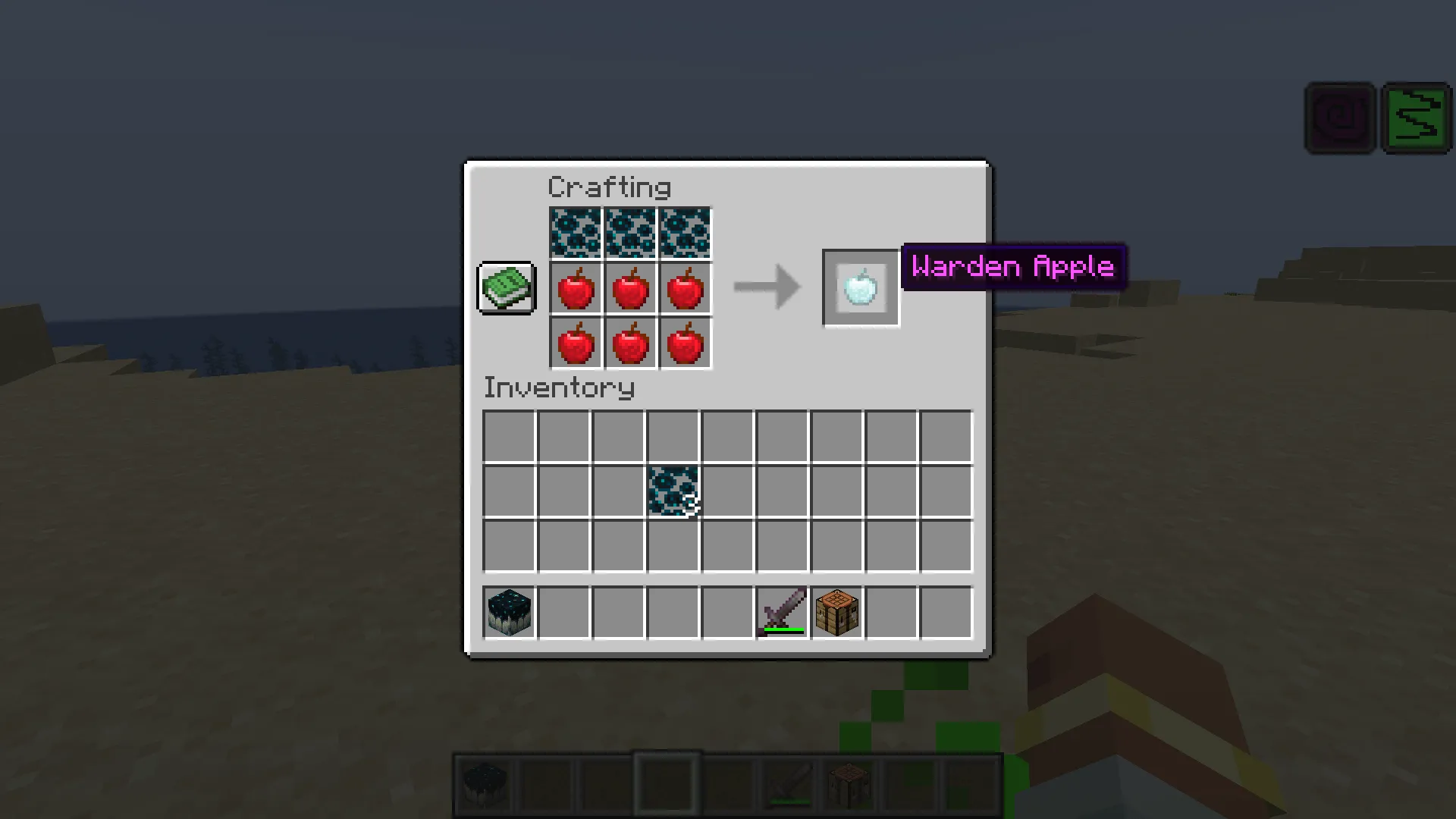The image size is (1456, 819).
Task: Pick up the bottom-right apple in the grid
Action: tap(684, 343)
